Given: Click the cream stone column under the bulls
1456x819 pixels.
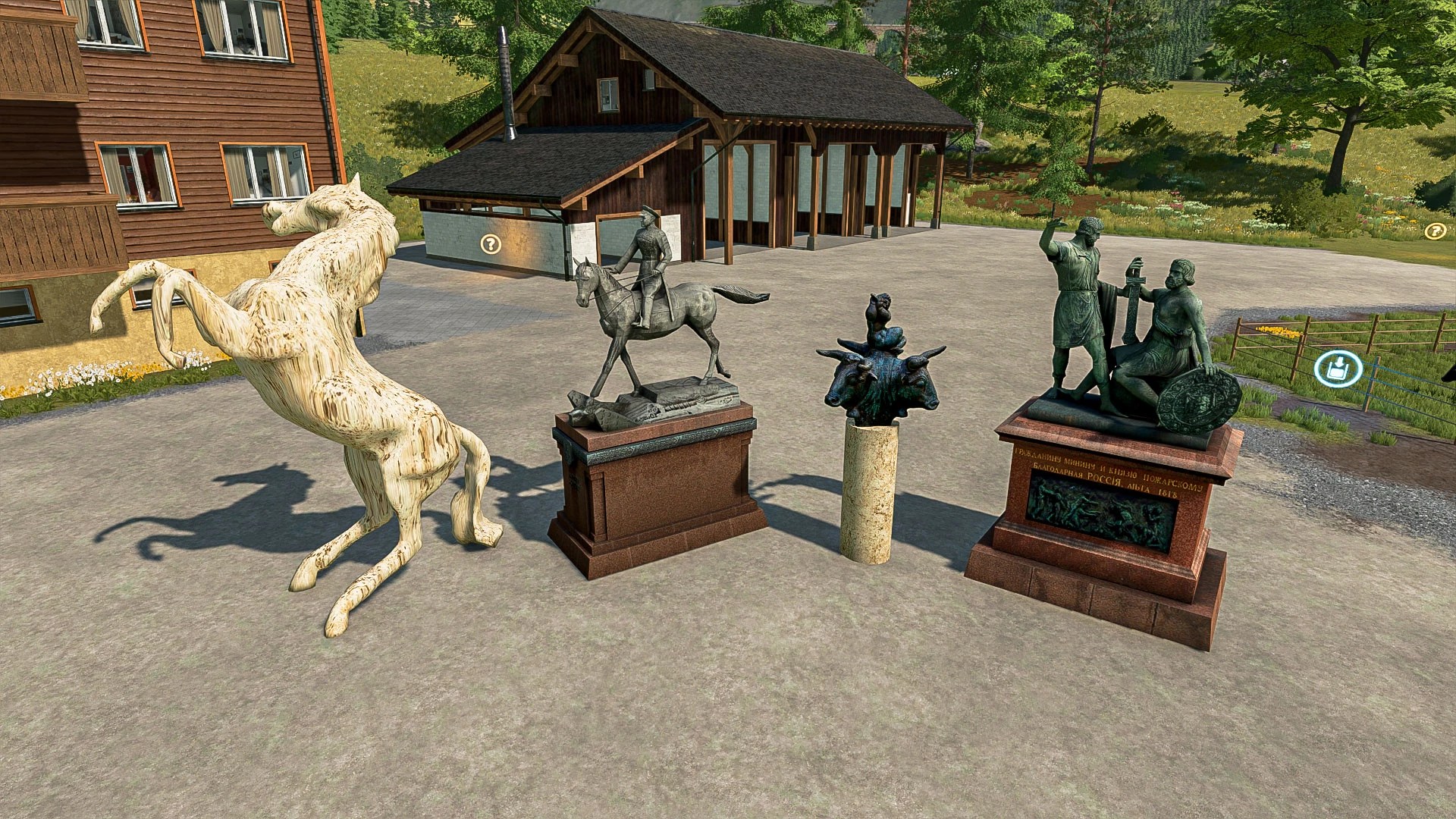Looking at the screenshot, I should tap(872, 485).
